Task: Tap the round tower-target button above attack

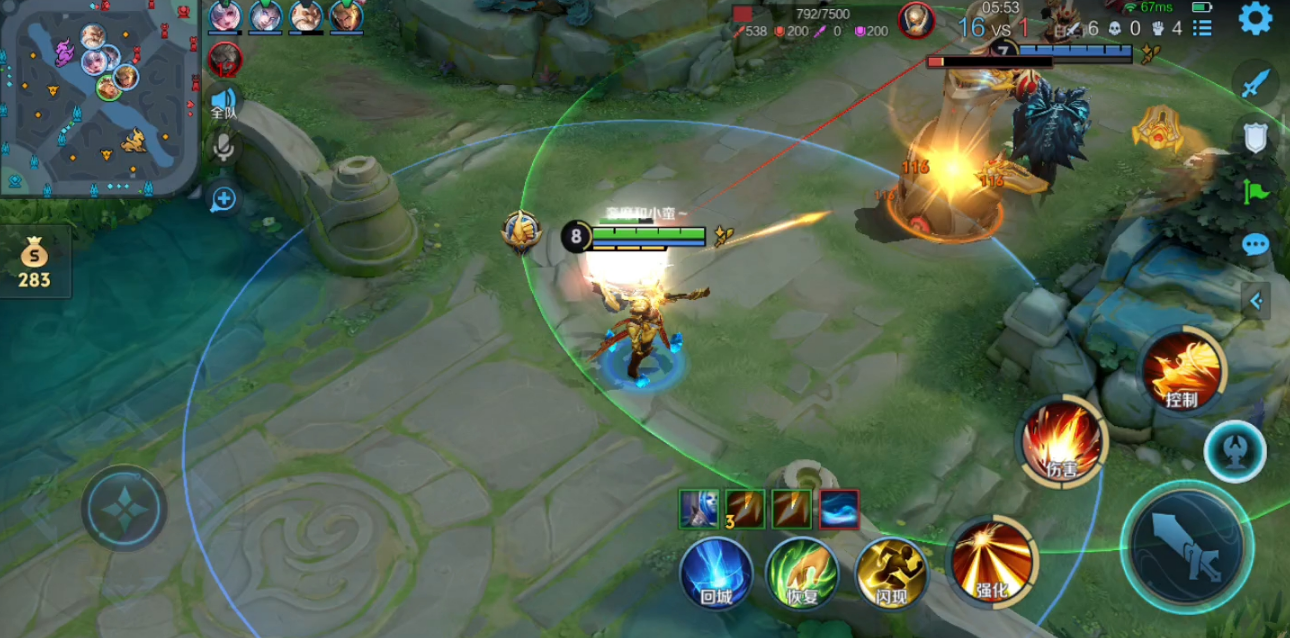Action: [x=1234, y=451]
